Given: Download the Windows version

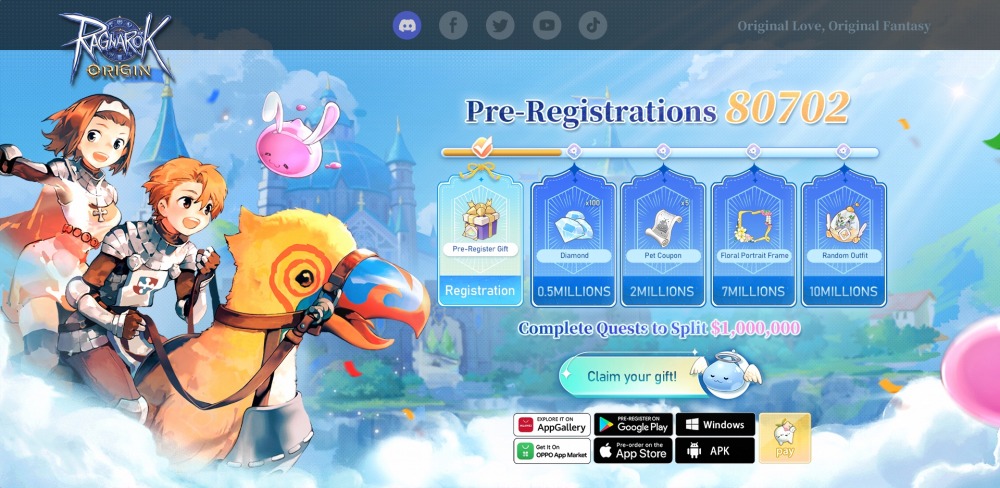Looking at the screenshot, I should tap(715, 424).
